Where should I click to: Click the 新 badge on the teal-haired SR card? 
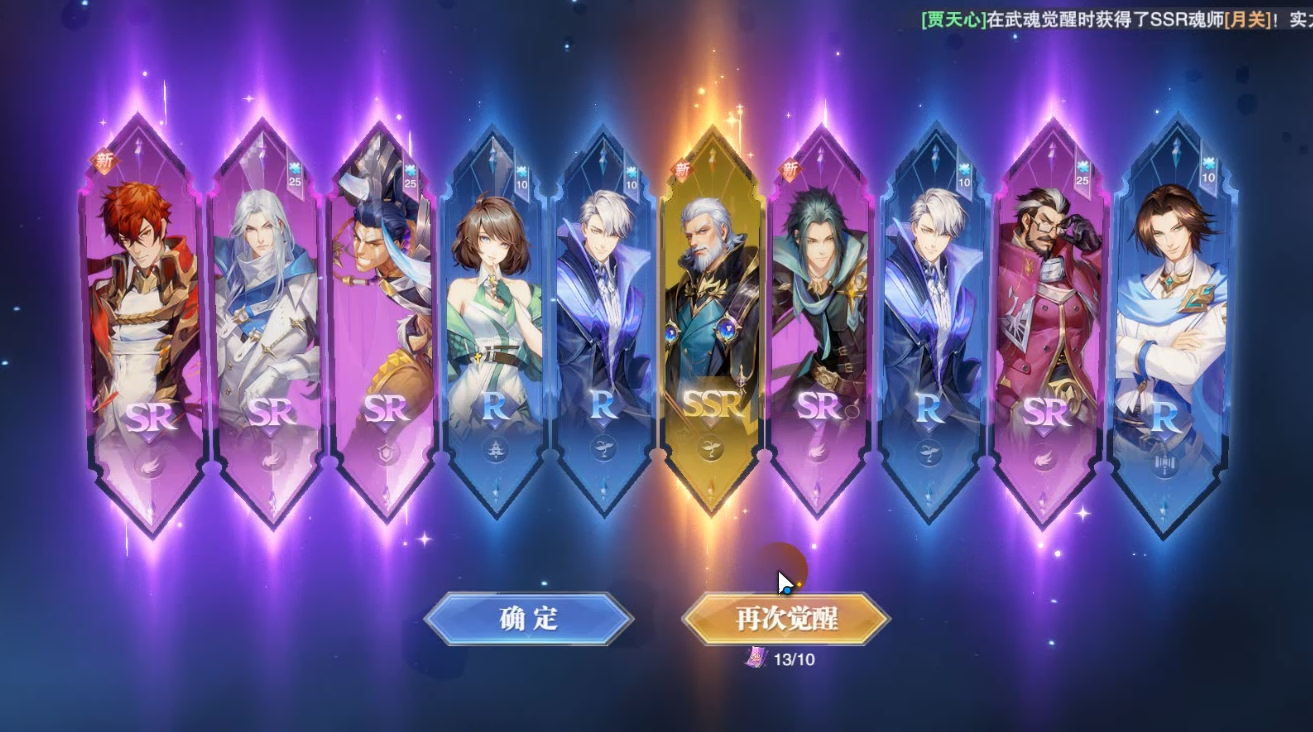tap(790, 169)
